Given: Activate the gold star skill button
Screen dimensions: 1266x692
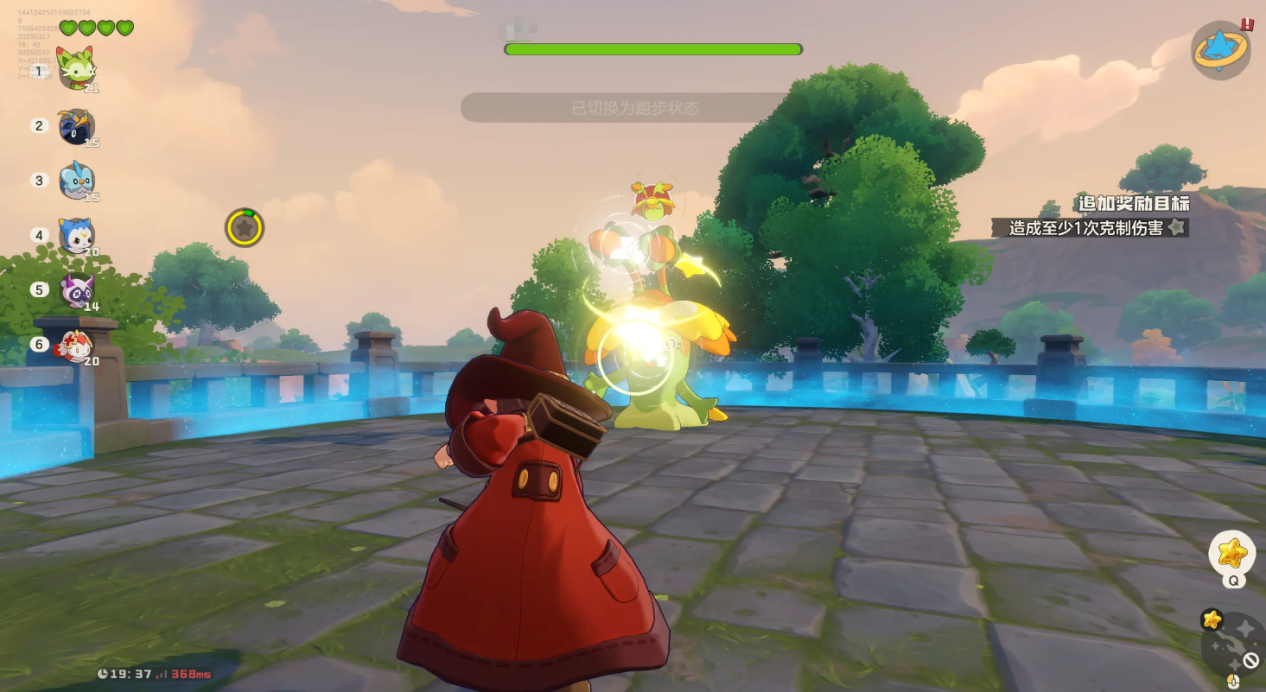Looking at the screenshot, I should [1232, 552].
